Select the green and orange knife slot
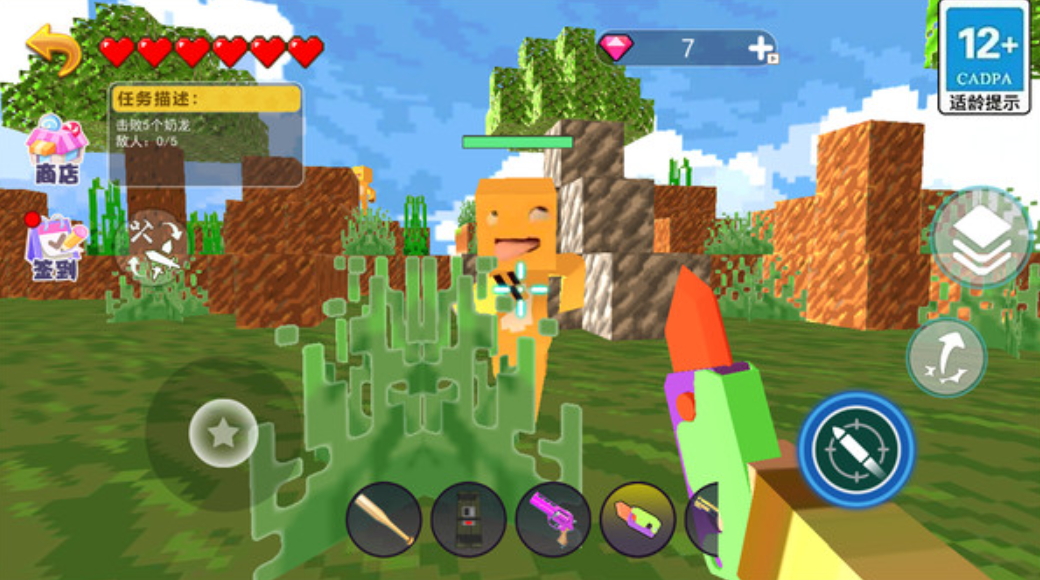This screenshot has height=580, width=1040. tap(637, 519)
